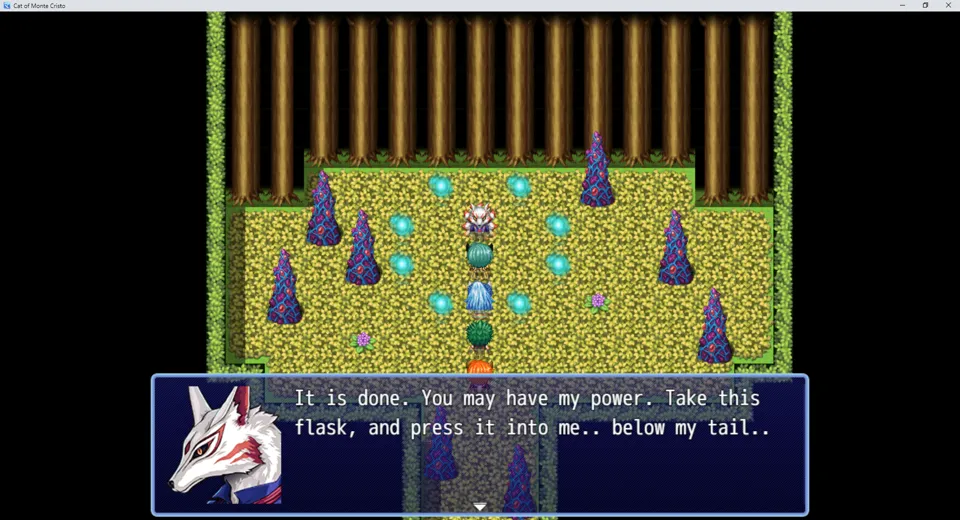The height and width of the screenshot is (520, 960).
Task: Restore down the game window
Action: tap(925, 5)
